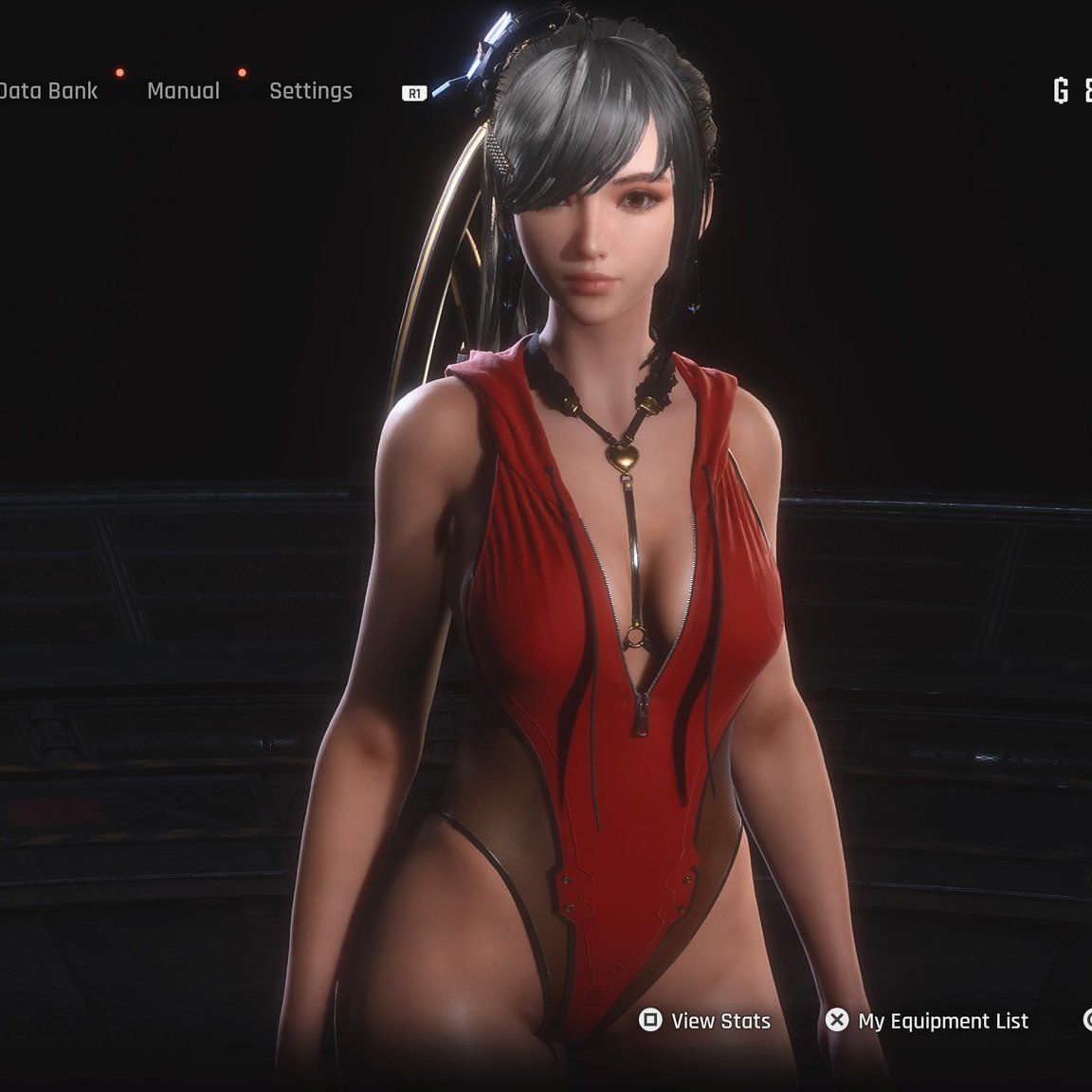Switch to the Data Bank tab

[47, 91]
